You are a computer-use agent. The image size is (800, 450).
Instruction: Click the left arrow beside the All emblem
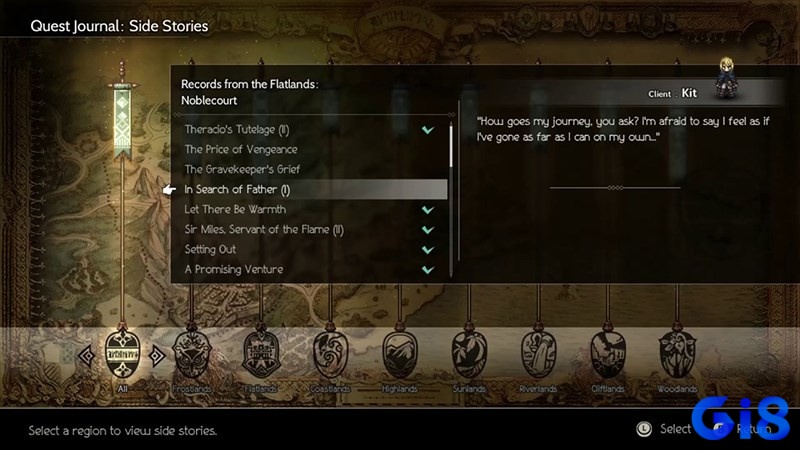87,353
